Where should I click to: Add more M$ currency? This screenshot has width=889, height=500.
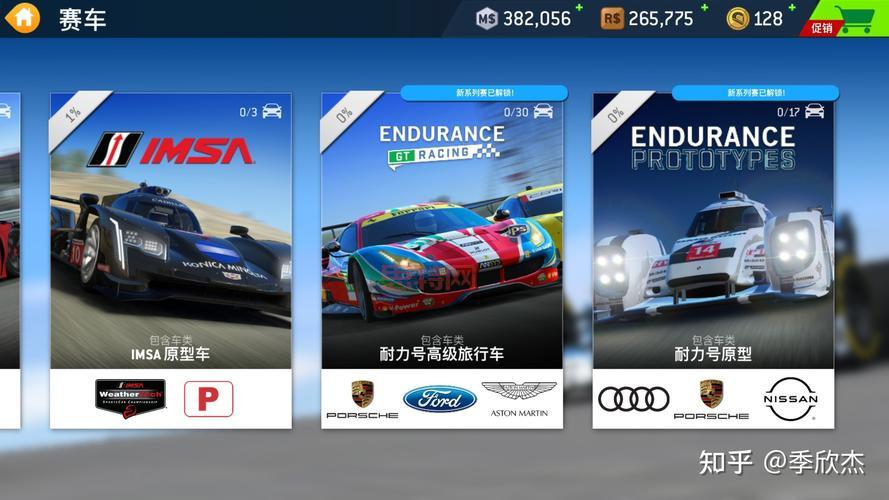pos(579,9)
